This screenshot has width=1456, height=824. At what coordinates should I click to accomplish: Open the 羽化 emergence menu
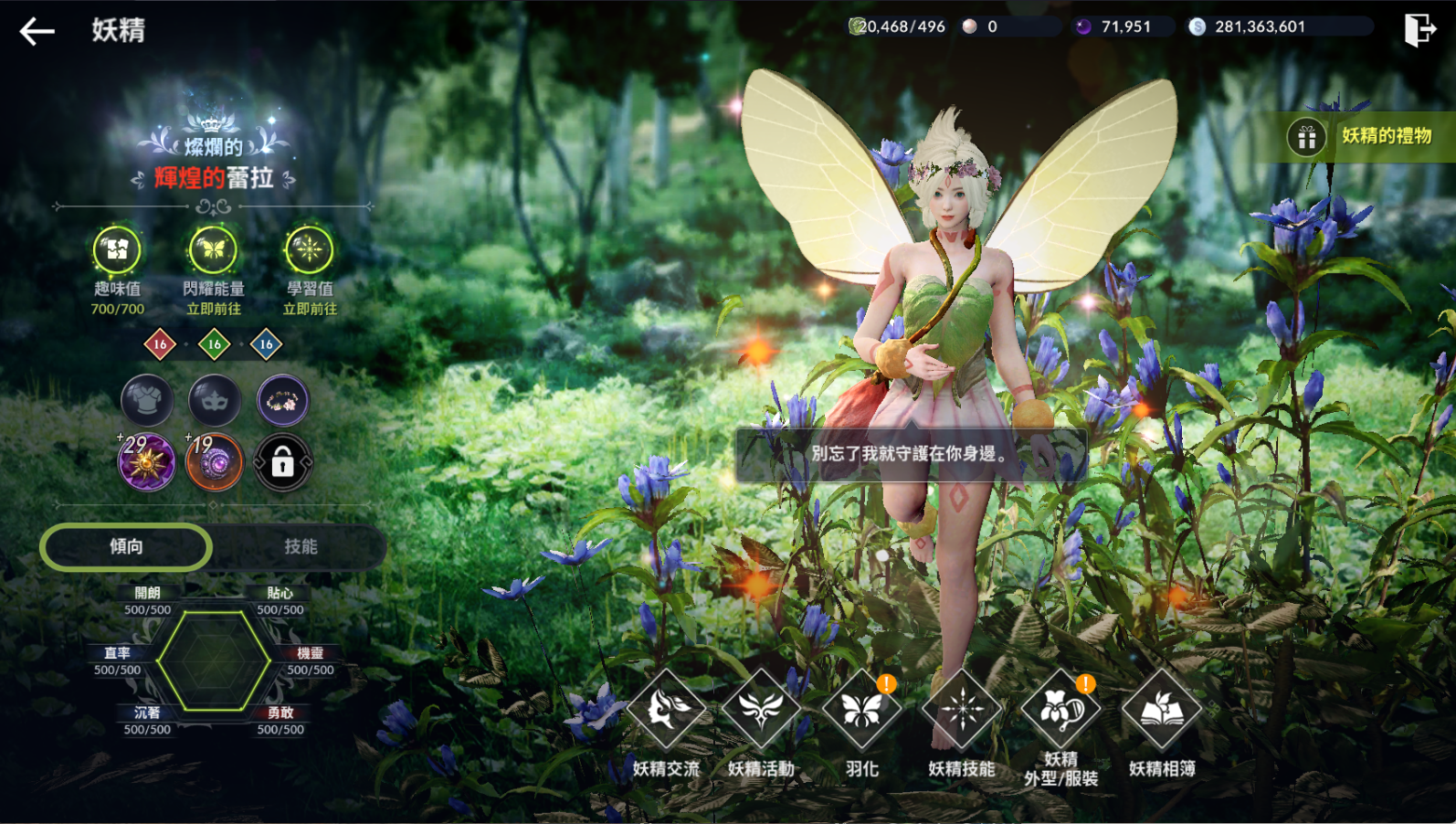(x=861, y=711)
